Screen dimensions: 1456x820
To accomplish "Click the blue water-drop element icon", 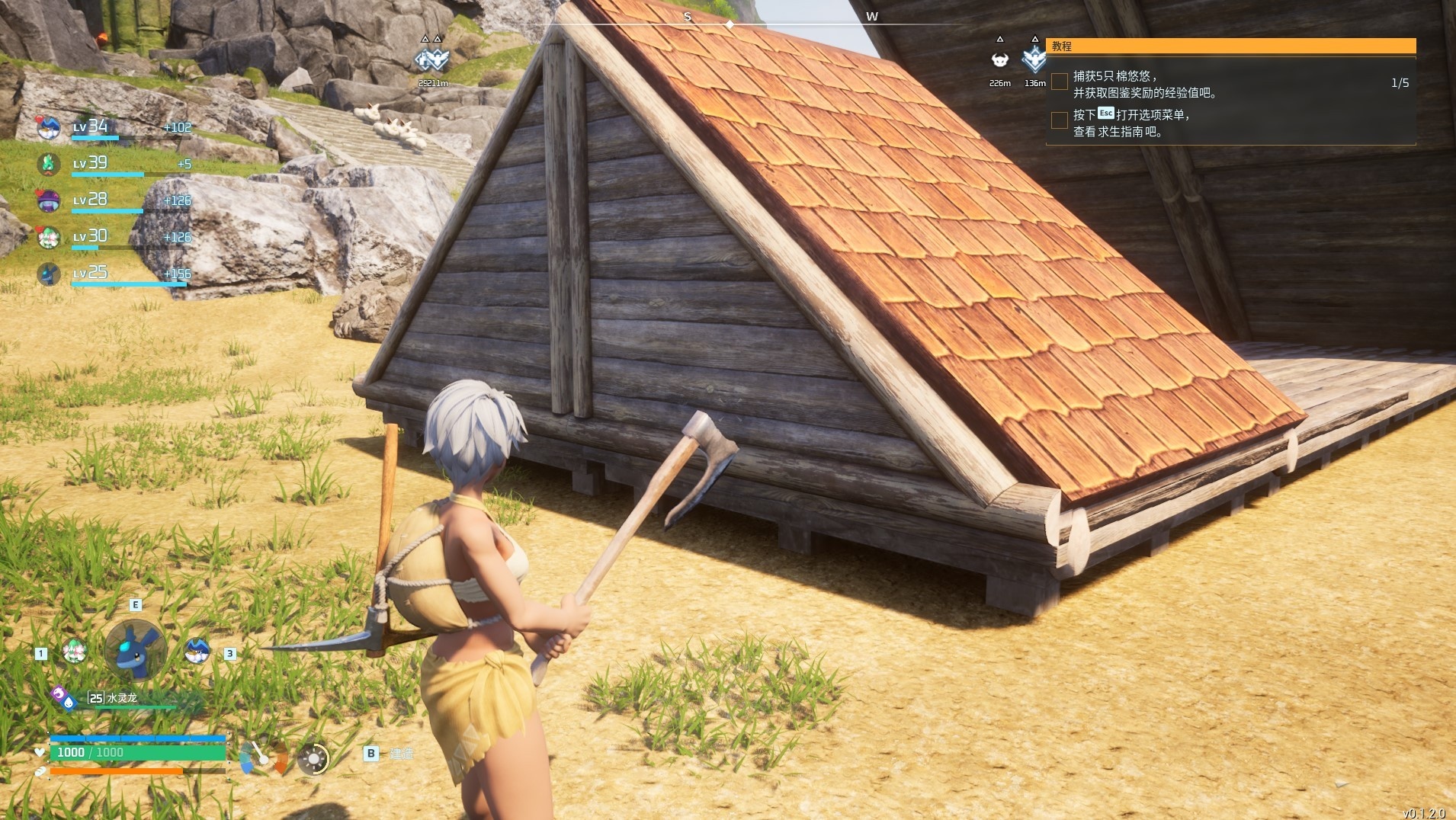I will click(69, 702).
